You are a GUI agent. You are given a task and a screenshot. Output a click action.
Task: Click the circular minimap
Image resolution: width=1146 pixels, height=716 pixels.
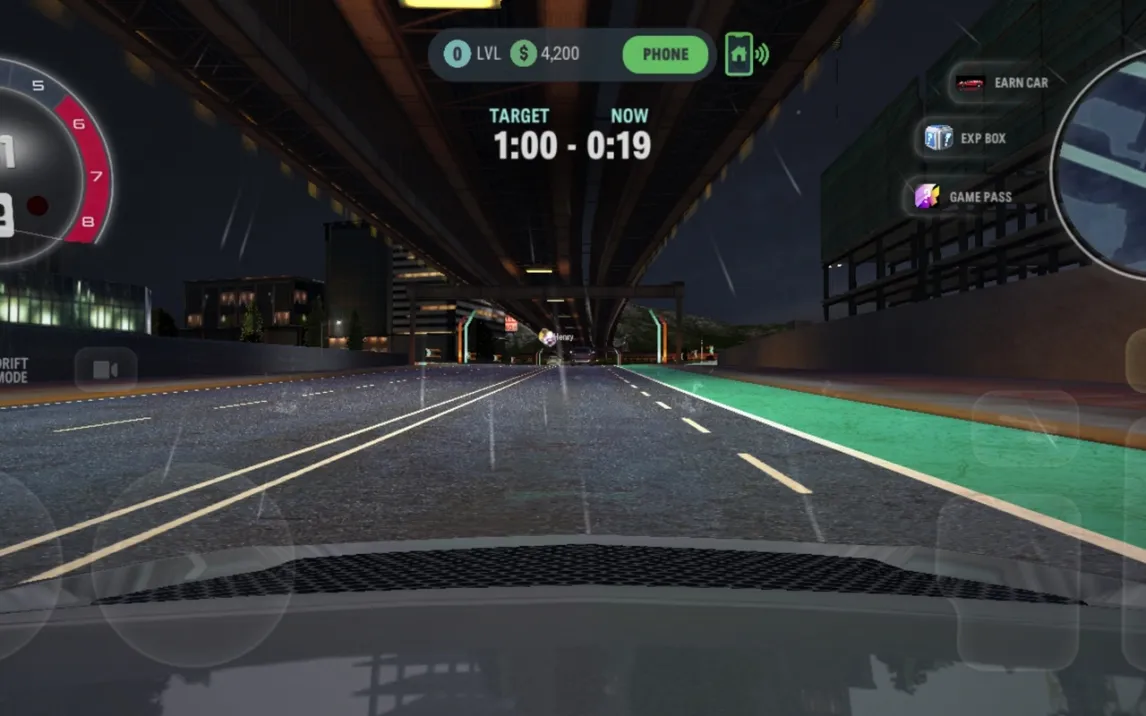coord(1104,165)
